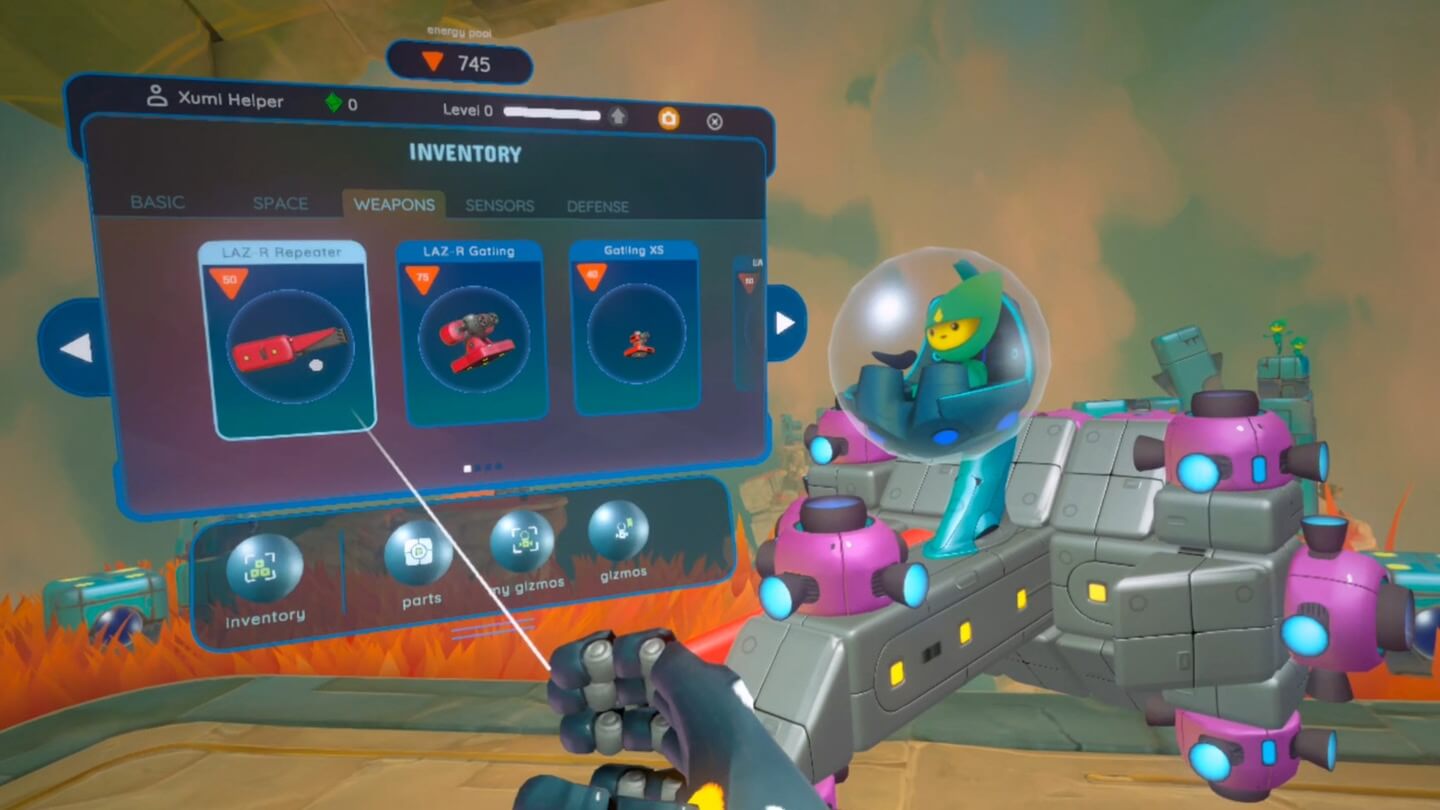The width and height of the screenshot is (1440, 810).
Task: Switch to the Basic inventory tab
Action: click(x=158, y=202)
